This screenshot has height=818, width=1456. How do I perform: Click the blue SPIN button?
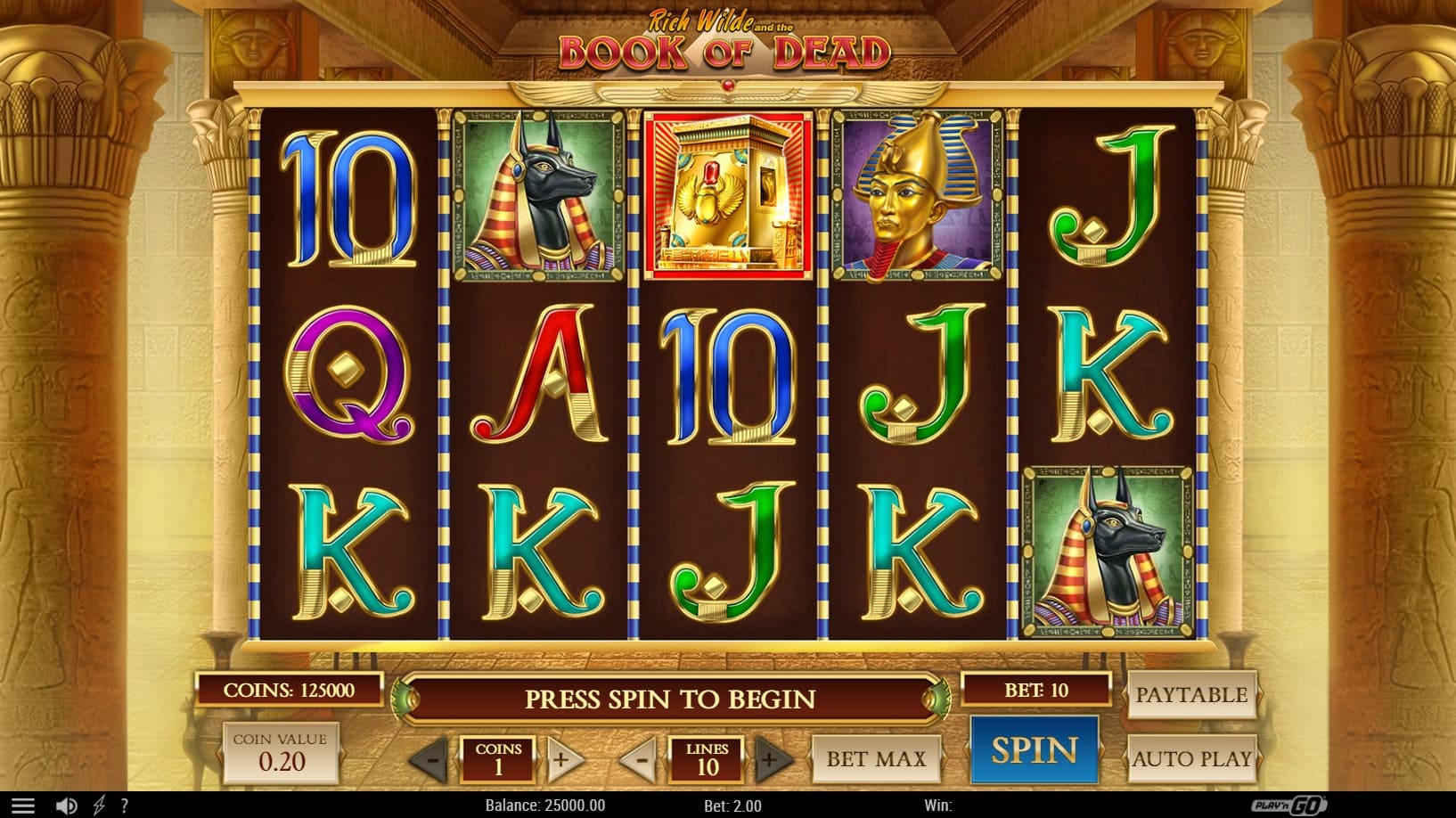click(x=1034, y=750)
